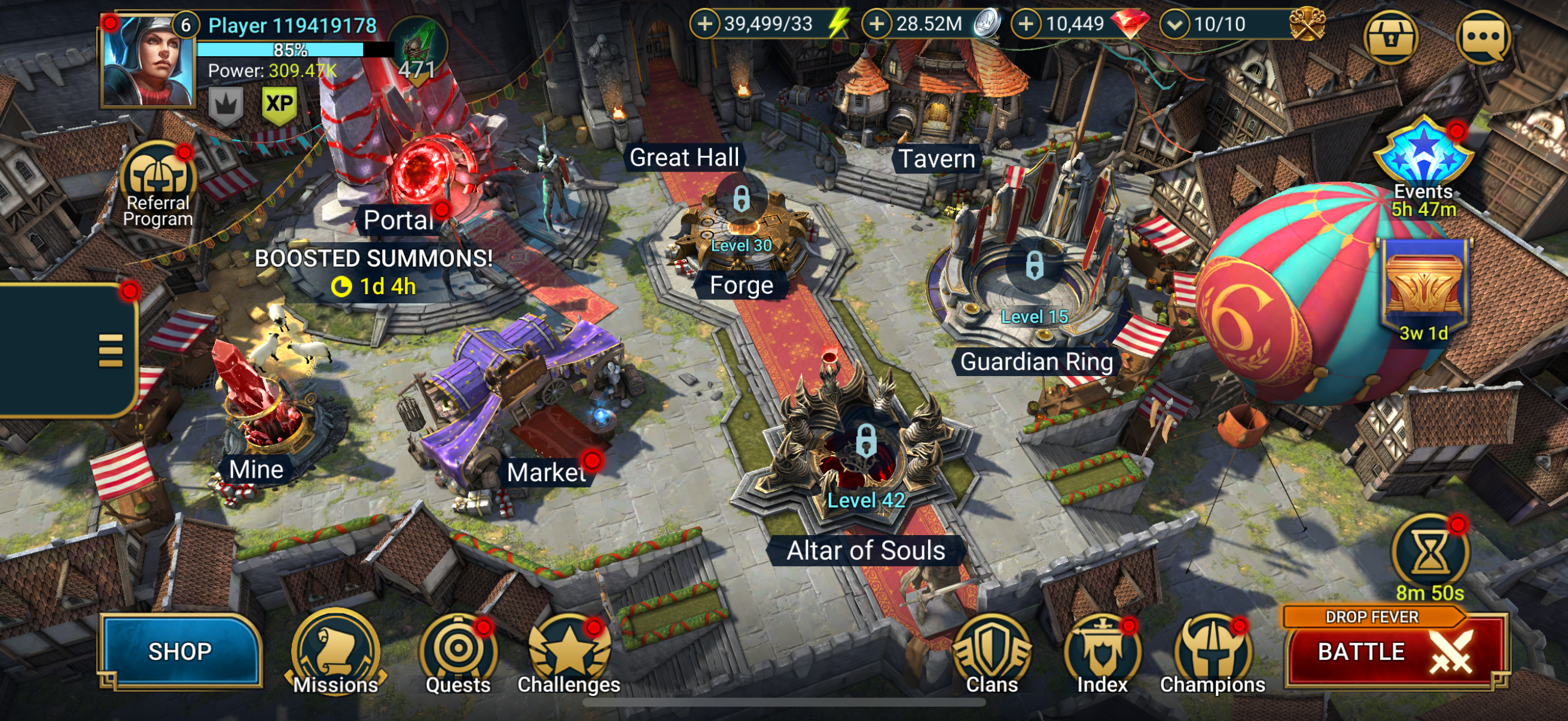Screen dimensions: 1568x721
Task: Start a BATTLE
Action: (1394, 651)
